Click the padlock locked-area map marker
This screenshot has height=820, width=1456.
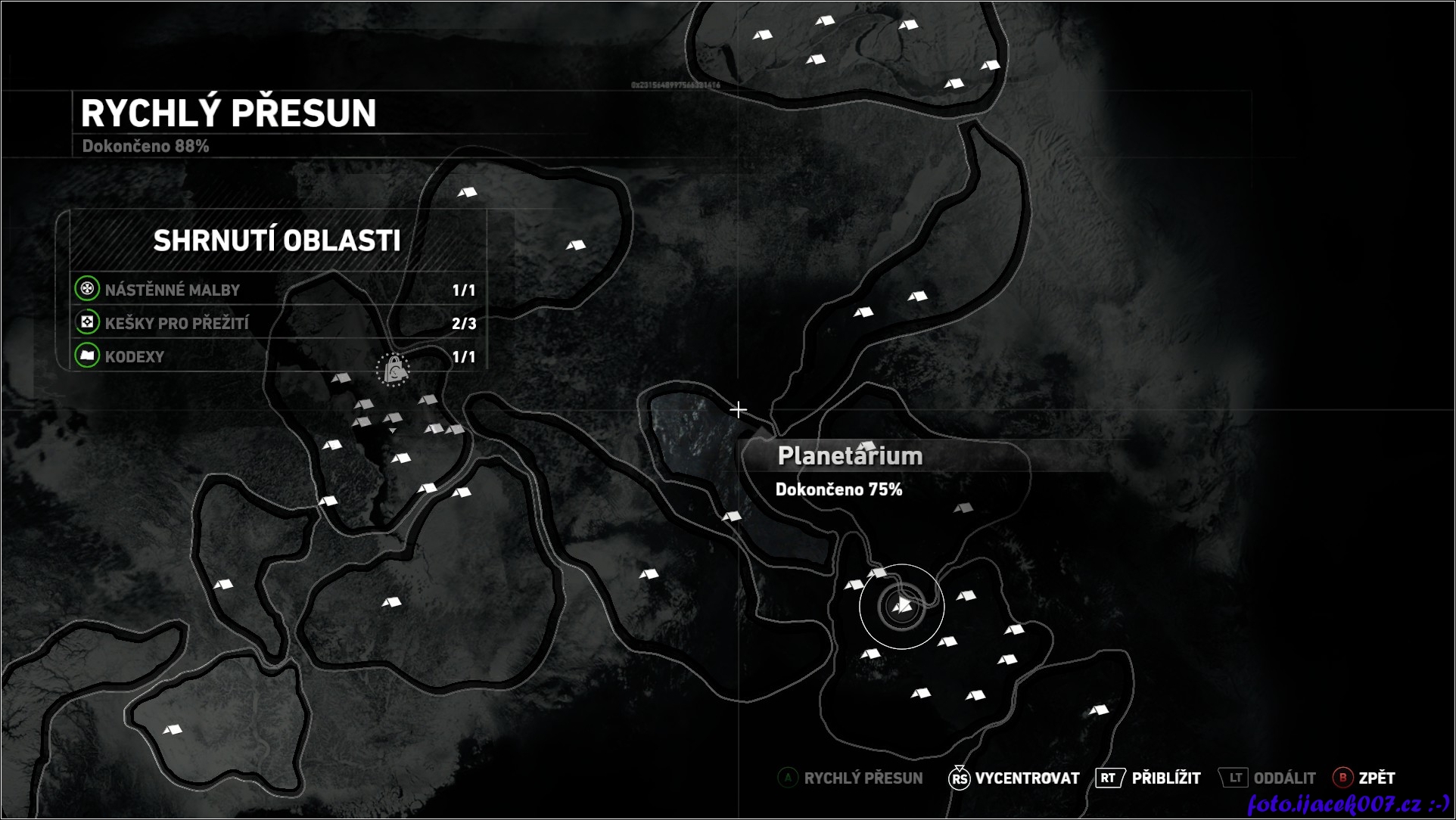(x=394, y=370)
